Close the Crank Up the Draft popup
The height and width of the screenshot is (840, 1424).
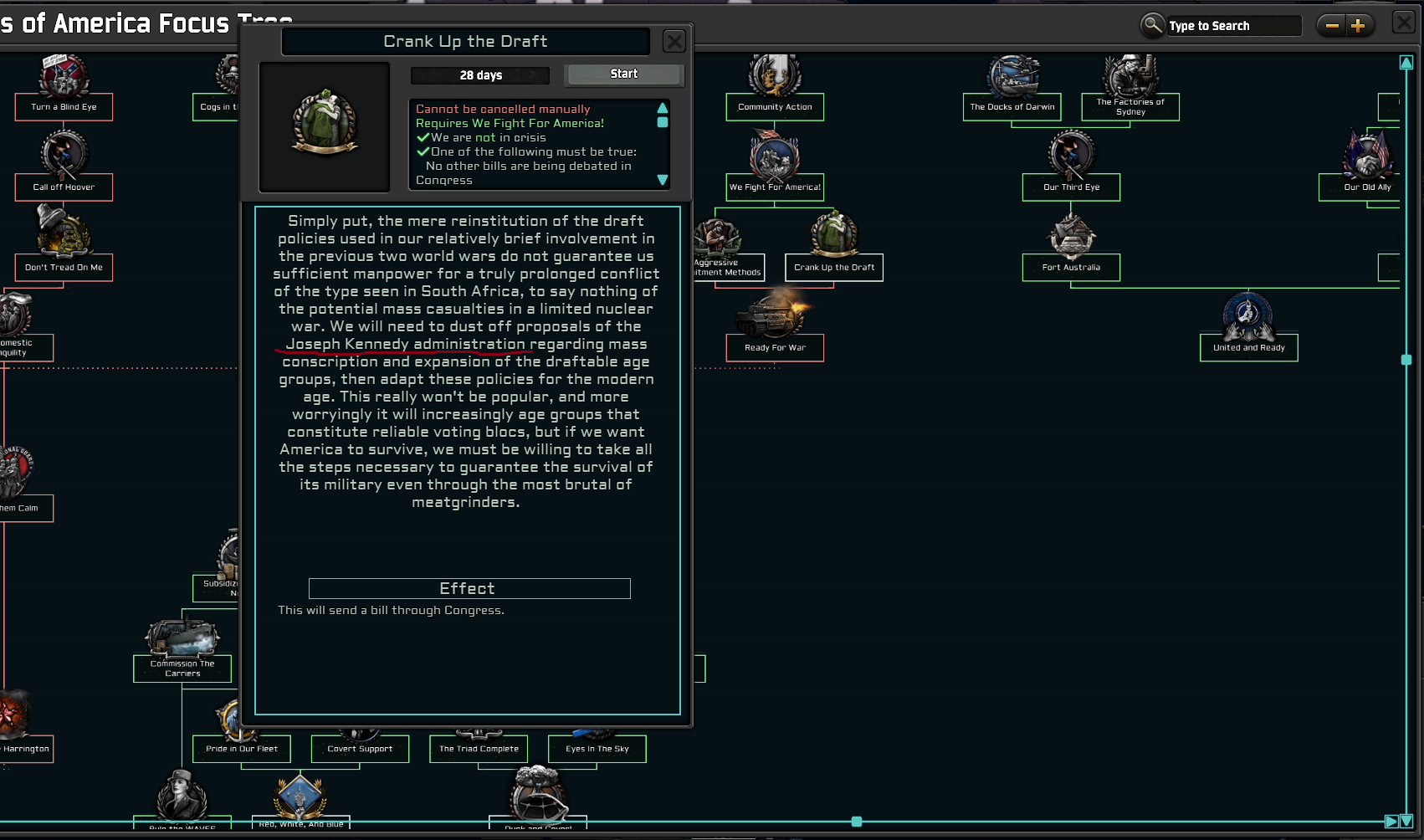coord(674,41)
